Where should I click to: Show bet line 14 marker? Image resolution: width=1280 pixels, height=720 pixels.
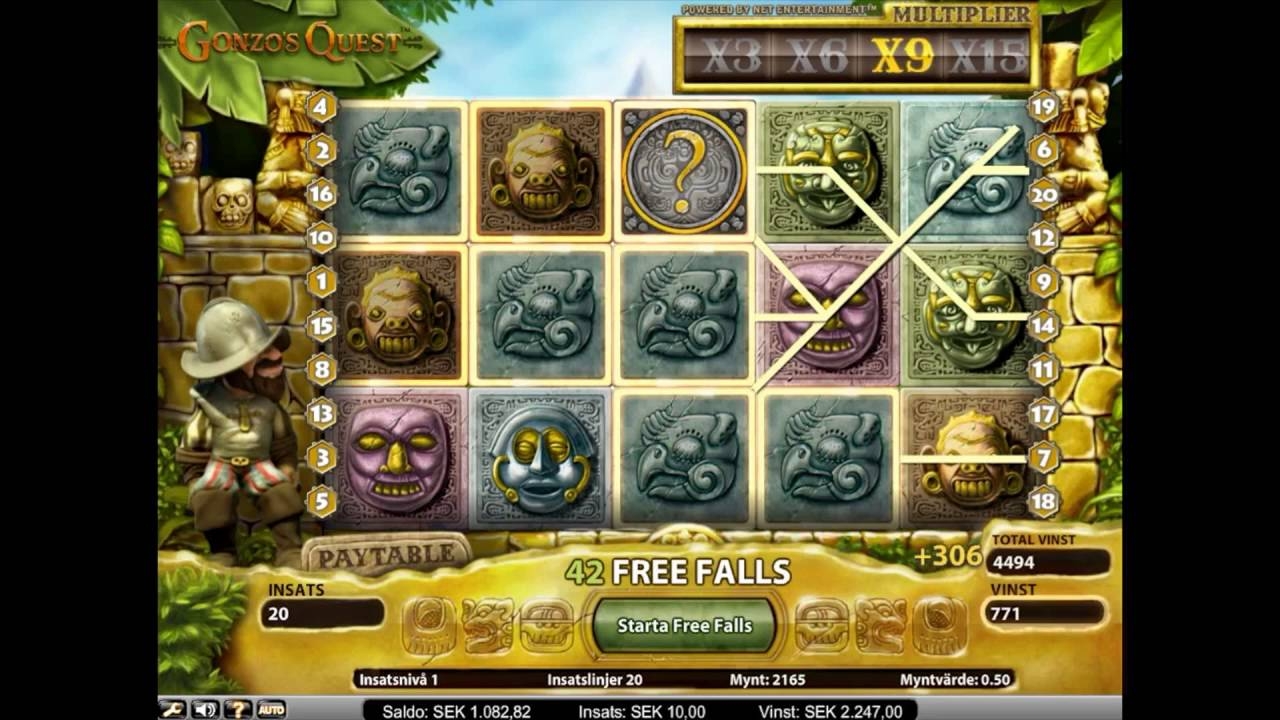[x=1043, y=325]
